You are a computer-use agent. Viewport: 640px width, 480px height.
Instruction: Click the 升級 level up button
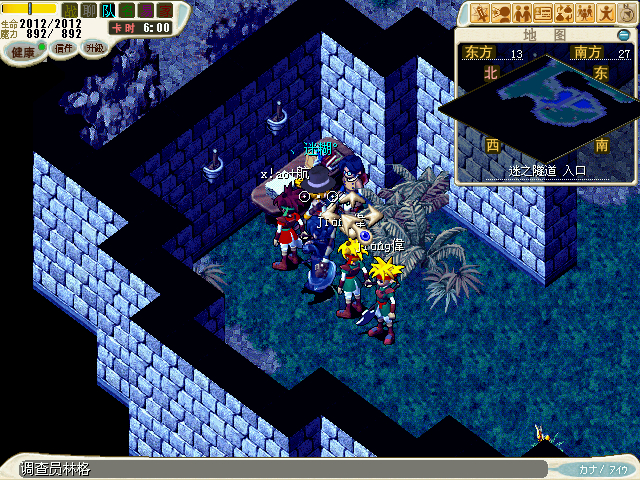click(94, 48)
